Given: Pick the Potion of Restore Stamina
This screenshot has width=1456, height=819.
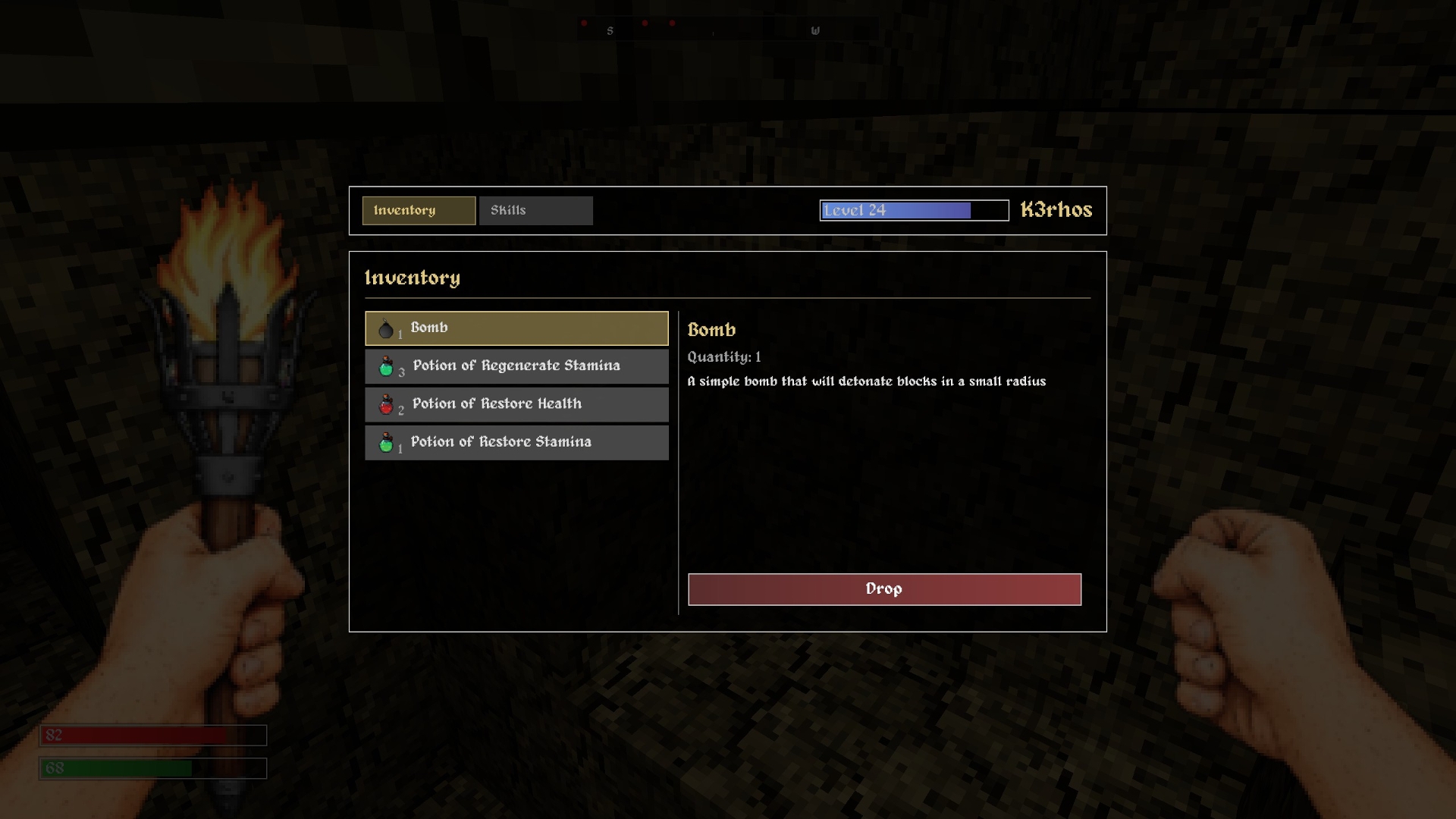Looking at the screenshot, I should click(x=516, y=442).
